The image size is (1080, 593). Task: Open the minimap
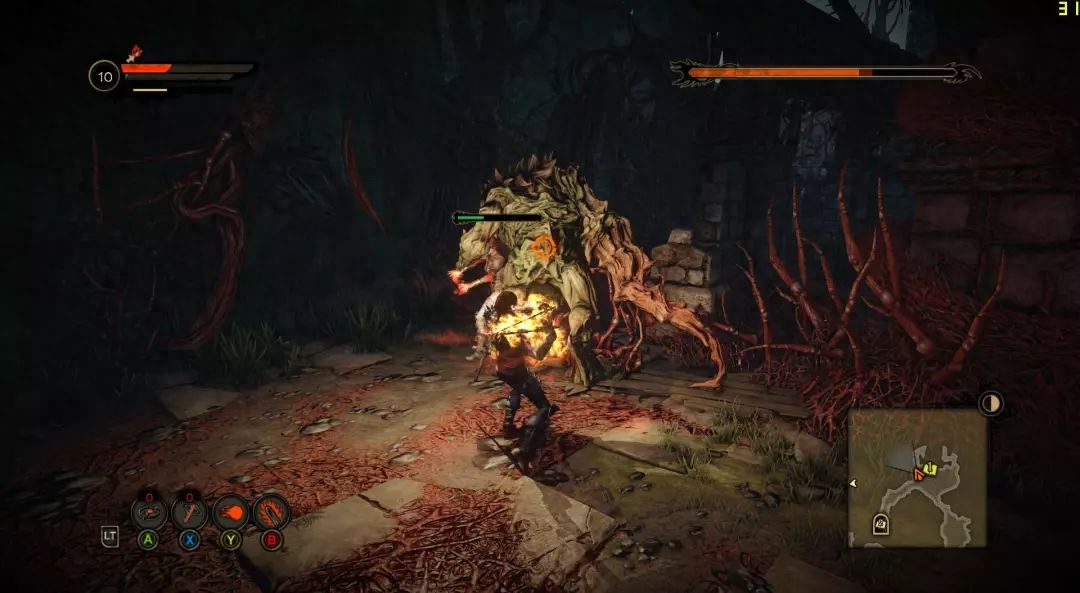point(917,477)
